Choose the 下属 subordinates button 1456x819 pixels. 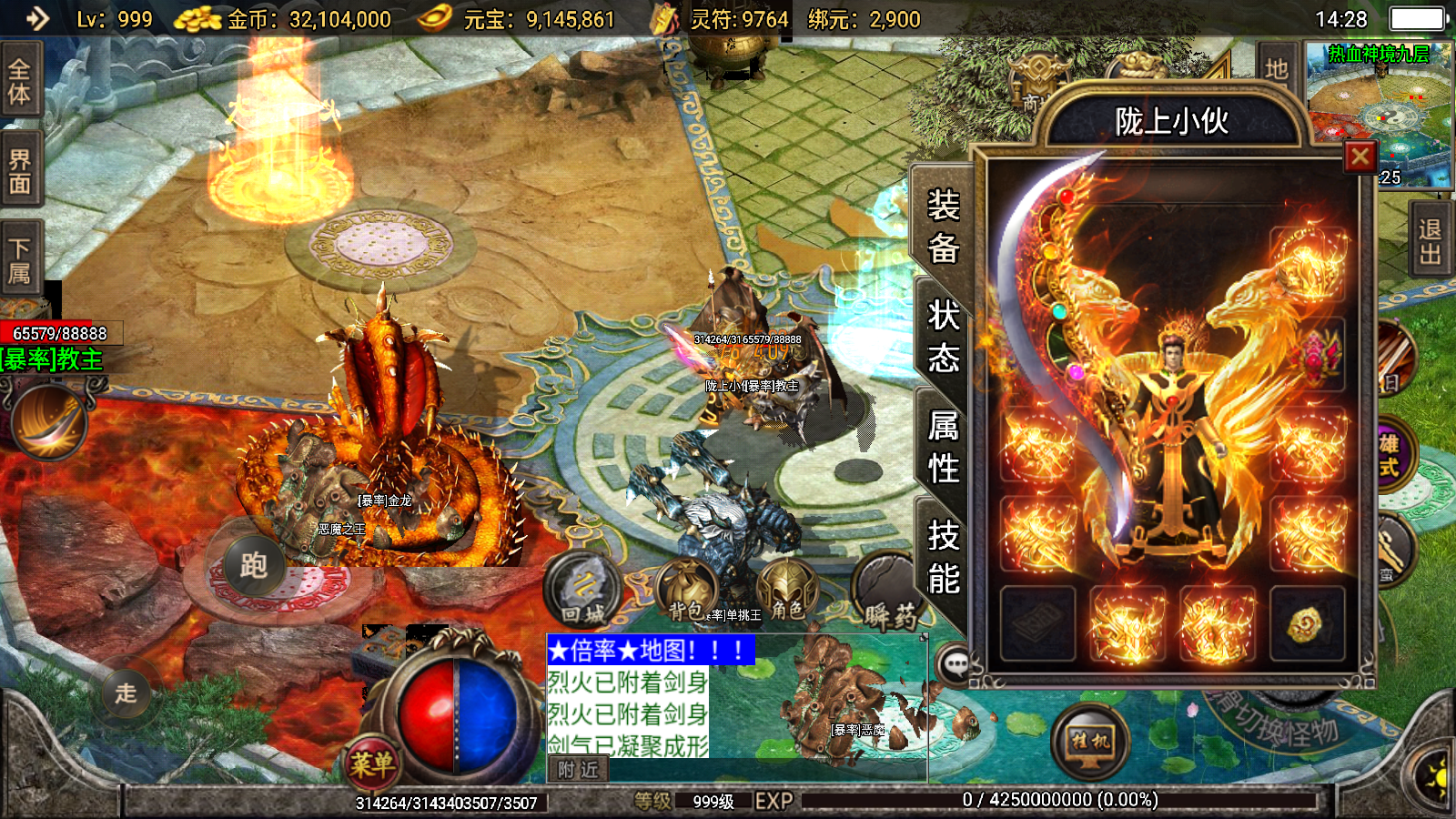[x=19, y=260]
